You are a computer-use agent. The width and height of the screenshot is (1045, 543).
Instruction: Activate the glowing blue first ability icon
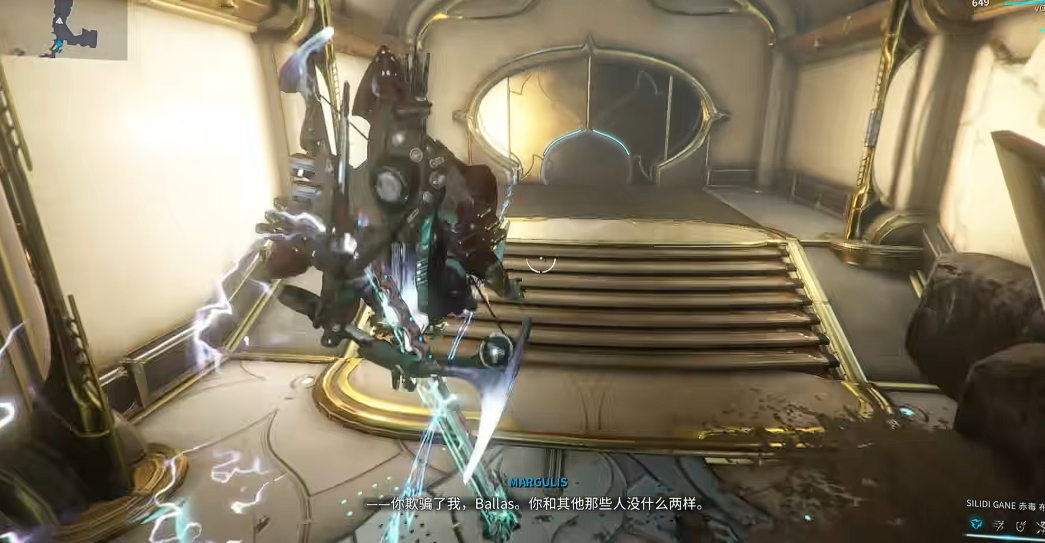(975, 524)
